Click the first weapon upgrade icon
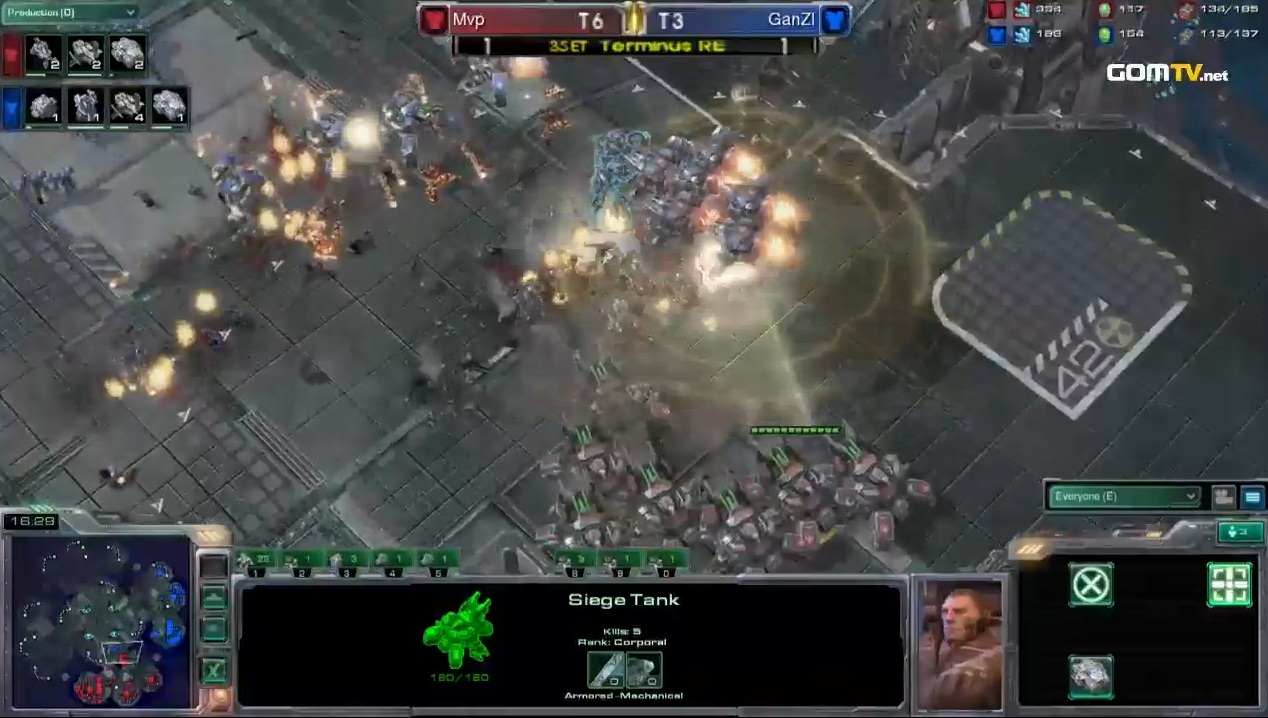The height and width of the screenshot is (718, 1268). (x=605, y=670)
